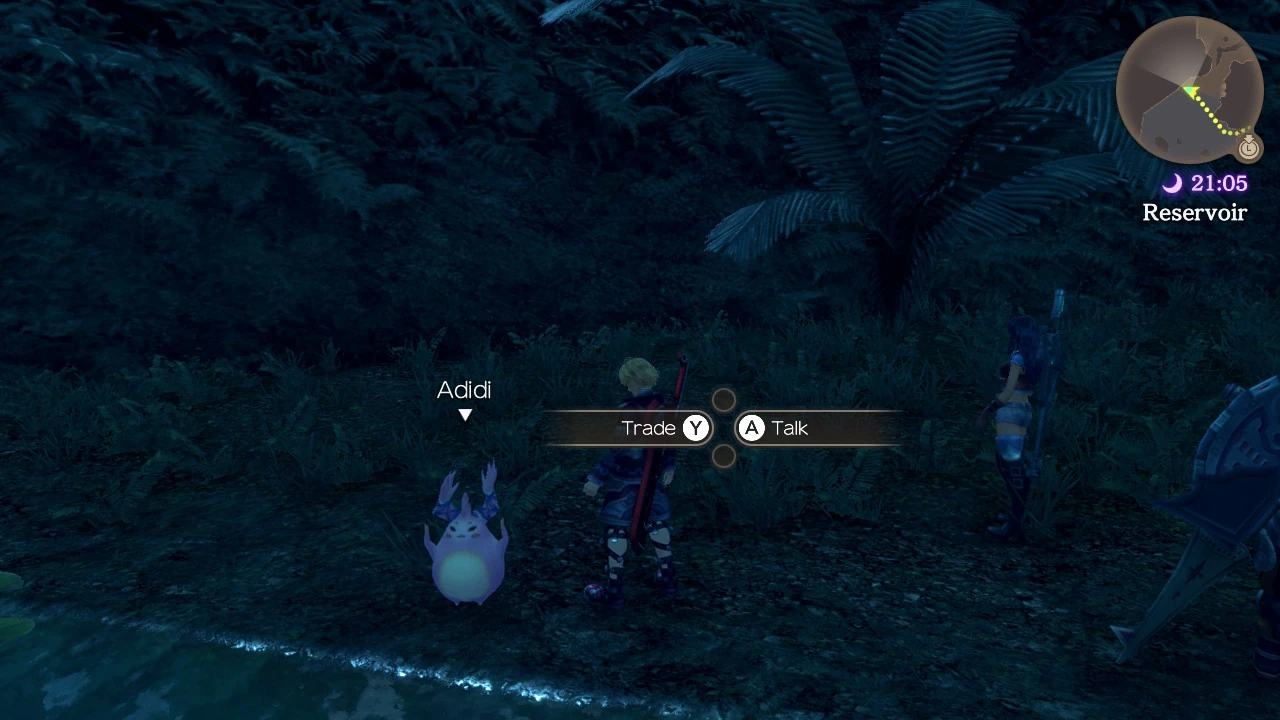Expand the Adidi nameplate

(x=464, y=390)
